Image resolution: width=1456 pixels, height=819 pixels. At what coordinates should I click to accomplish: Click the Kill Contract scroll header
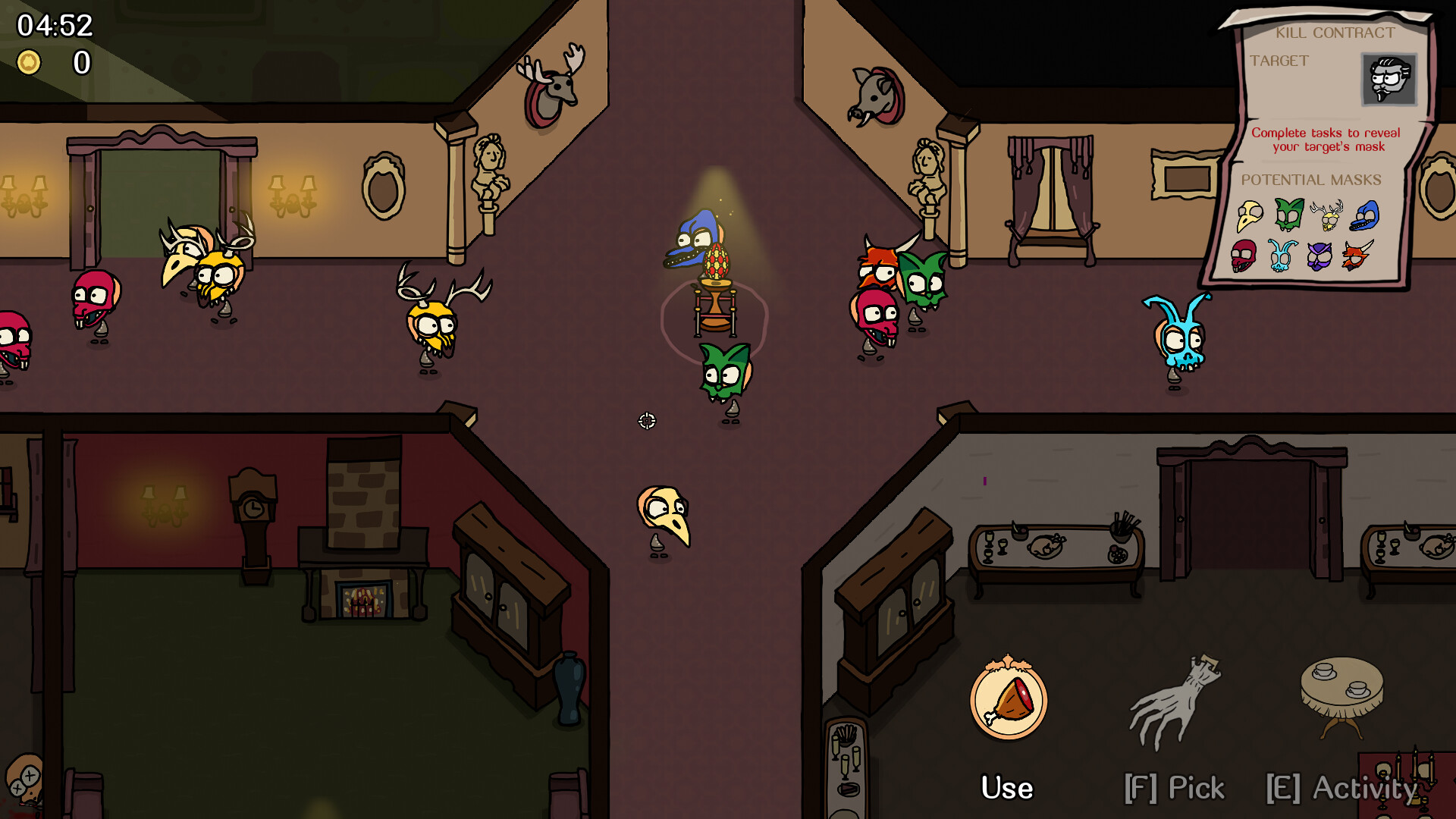(x=1335, y=33)
